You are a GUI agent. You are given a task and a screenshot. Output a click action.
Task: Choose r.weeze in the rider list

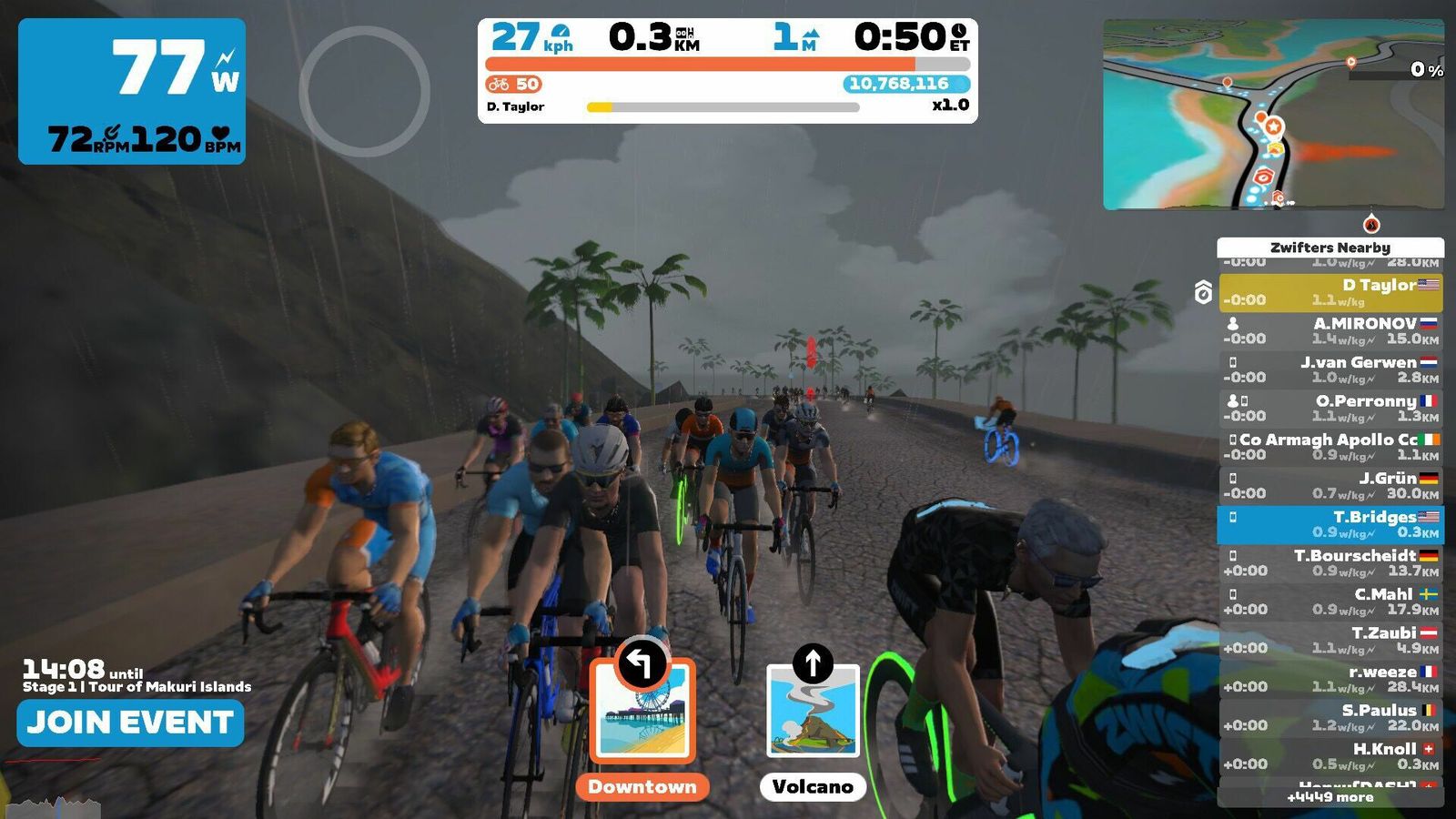[1330, 679]
